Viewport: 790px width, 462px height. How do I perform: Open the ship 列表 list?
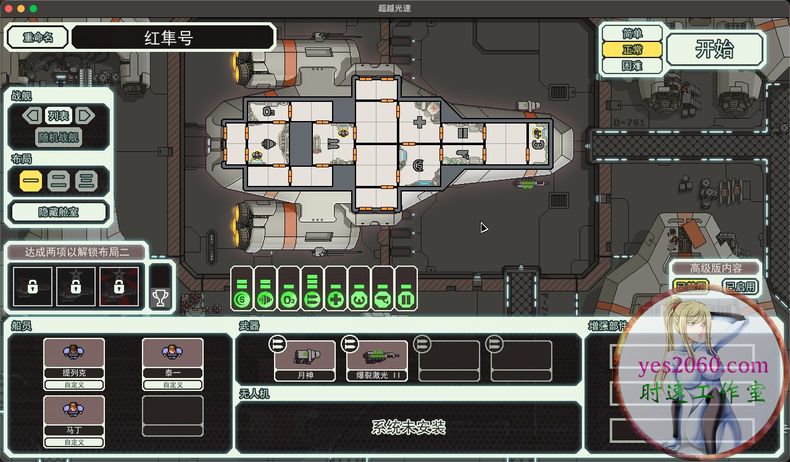(x=58, y=115)
